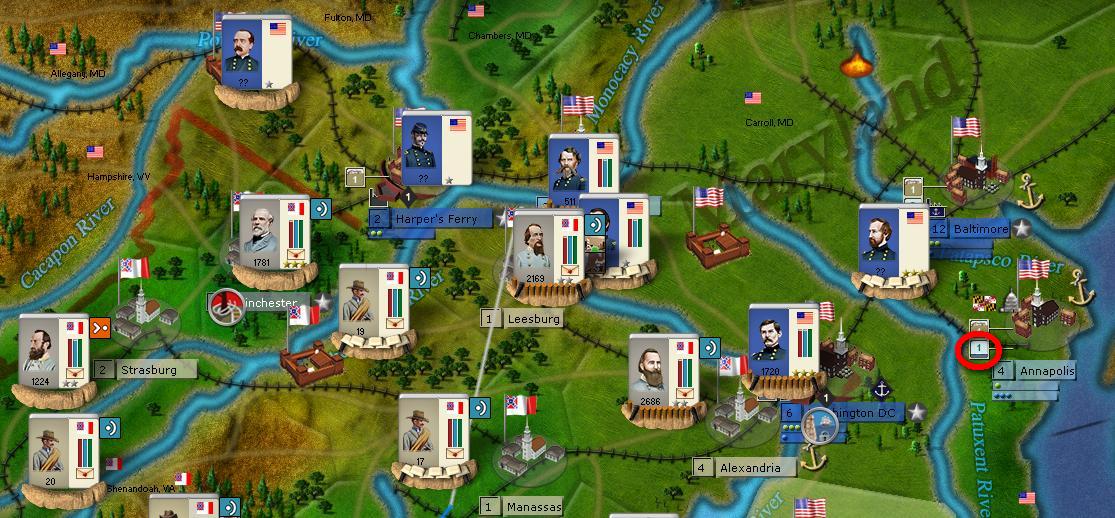Select the Strasburg town label
The width and height of the screenshot is (1115, 518).
(x=148, y=370)
